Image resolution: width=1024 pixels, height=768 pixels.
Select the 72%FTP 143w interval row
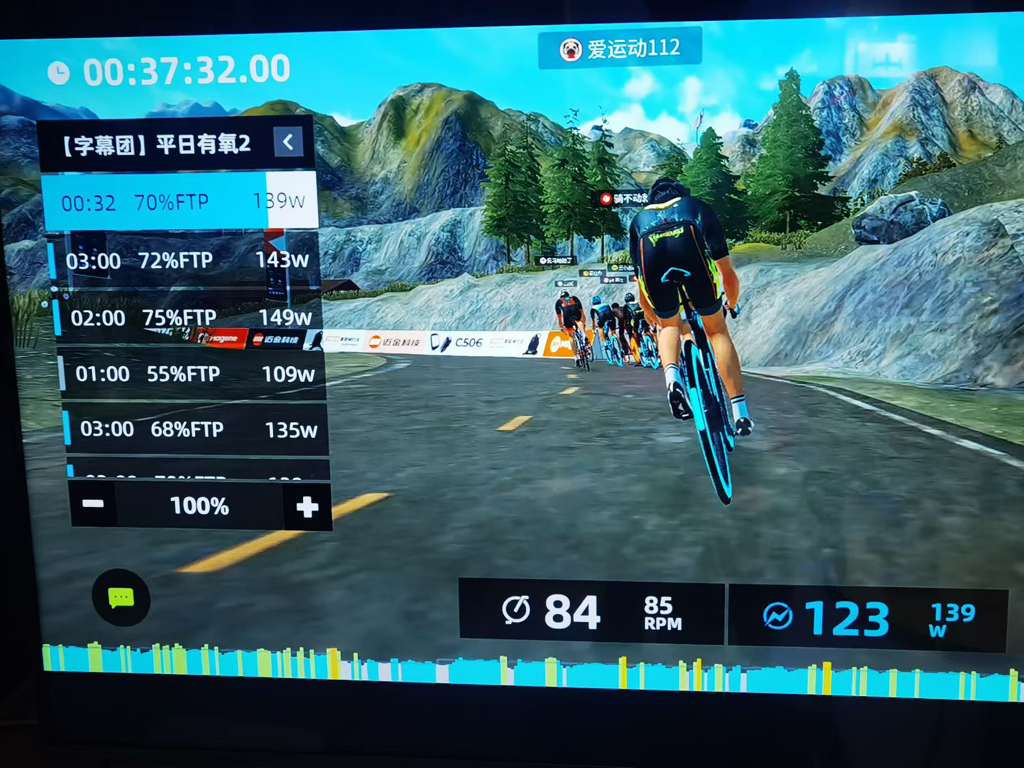[186, 260]
